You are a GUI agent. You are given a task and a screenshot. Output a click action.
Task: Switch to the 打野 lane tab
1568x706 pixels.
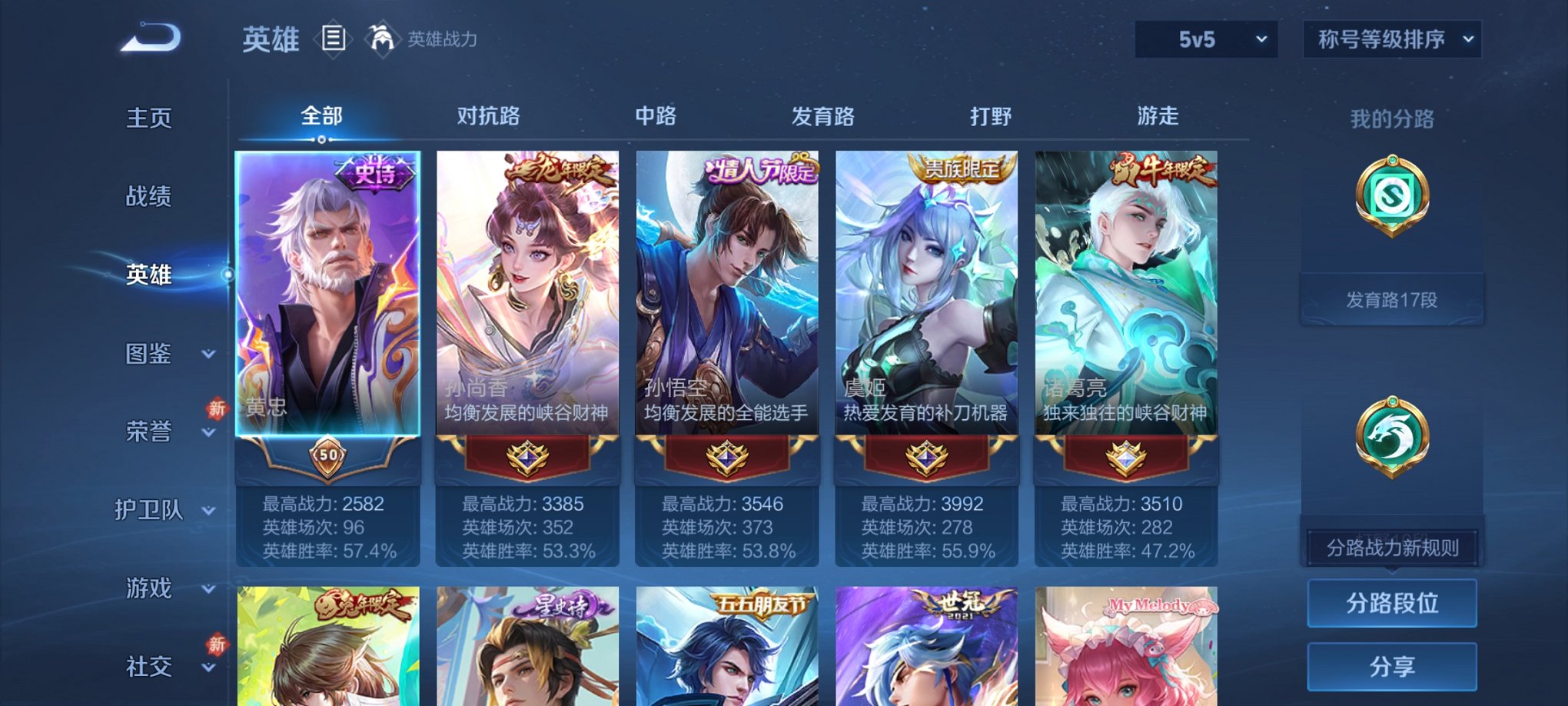992,117
